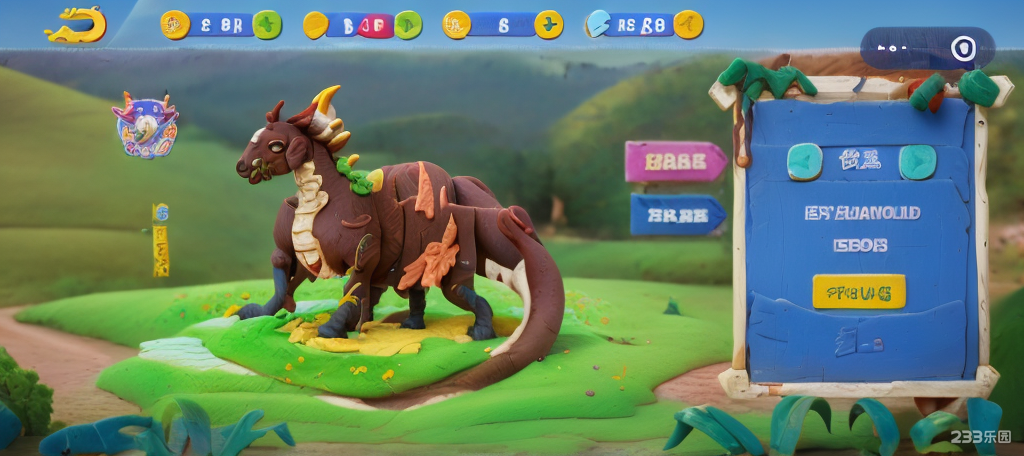
Task: Click the yellow dragon logo icon
Action: 76,25
